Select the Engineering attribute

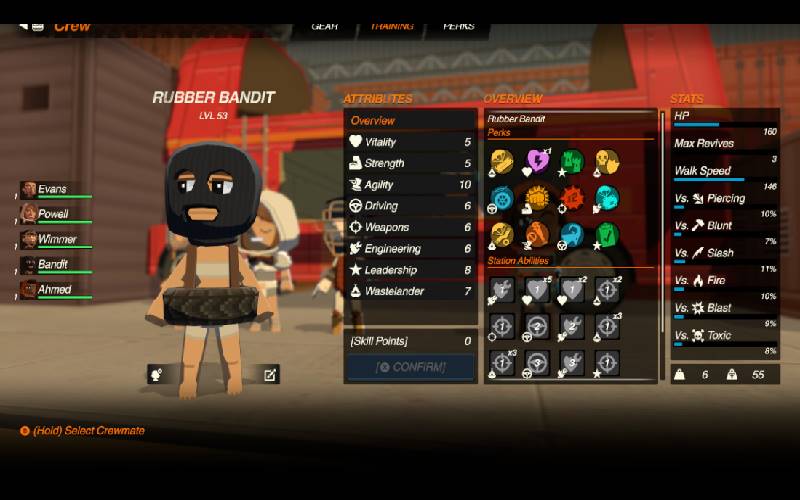[410, 249]
